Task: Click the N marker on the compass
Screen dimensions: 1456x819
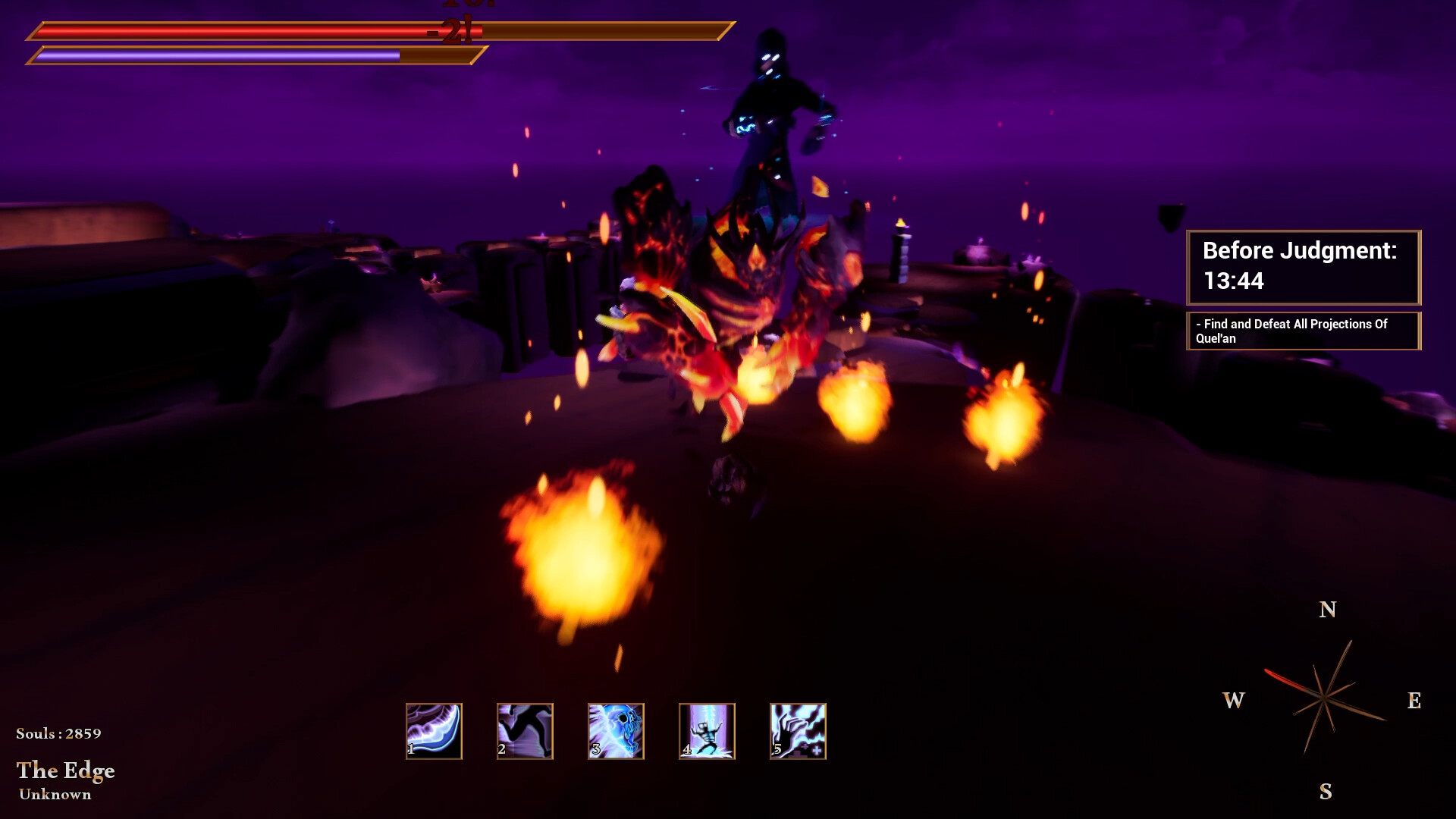Action: [x=1326, y=609]
